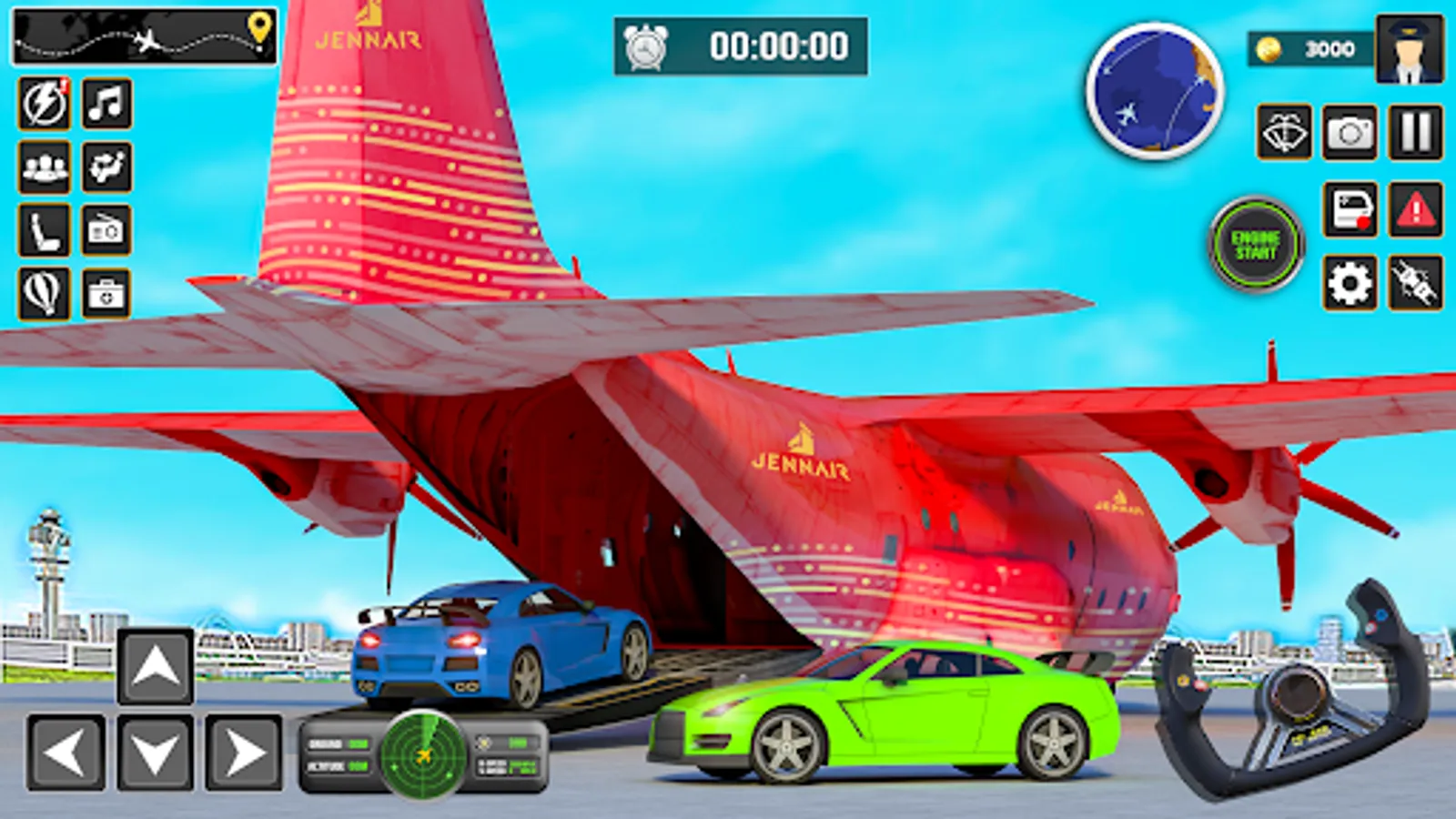Choose the hot air balloon icon

[x=44, y=293]
